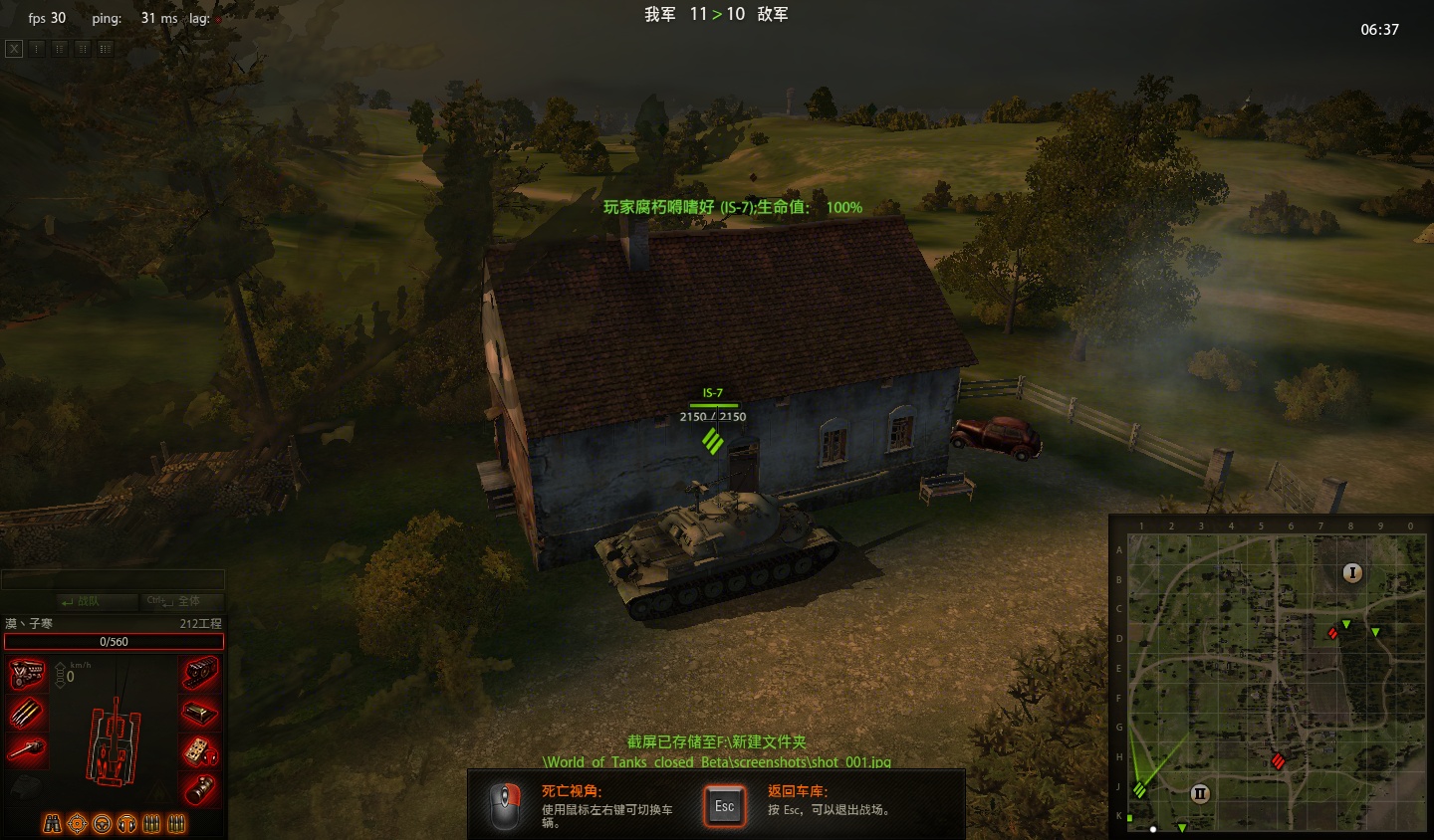Viewport: 1434px width, 840px height.
Task: Click the fuel tank module icon
Action: pos(200,713)
